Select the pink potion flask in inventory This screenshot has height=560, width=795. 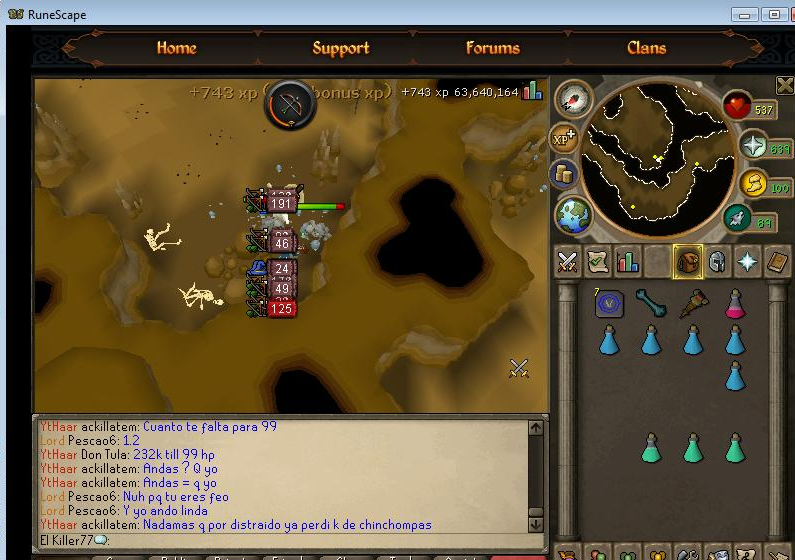tap(735, 303)
